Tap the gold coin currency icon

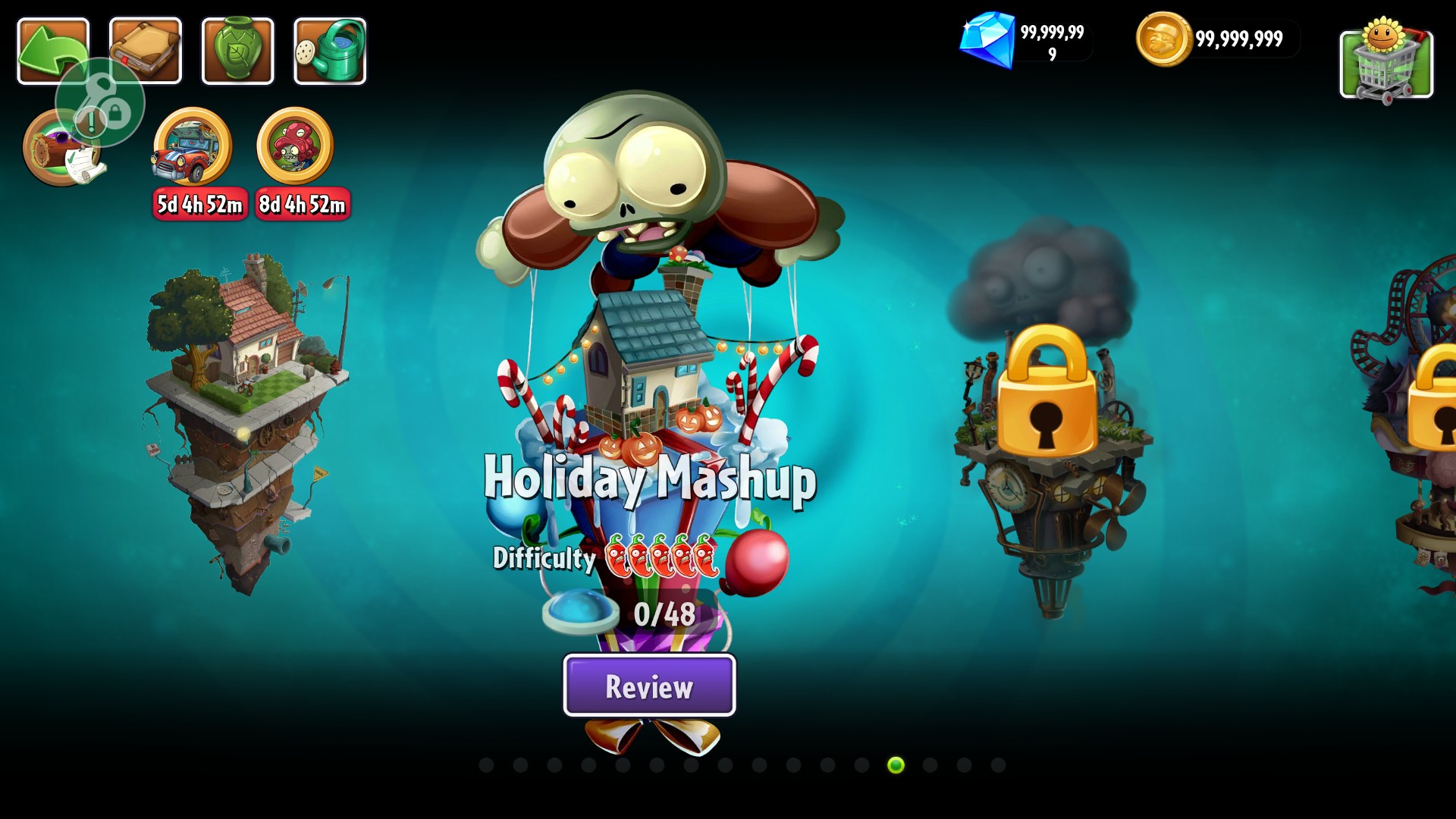point(1163,39)
